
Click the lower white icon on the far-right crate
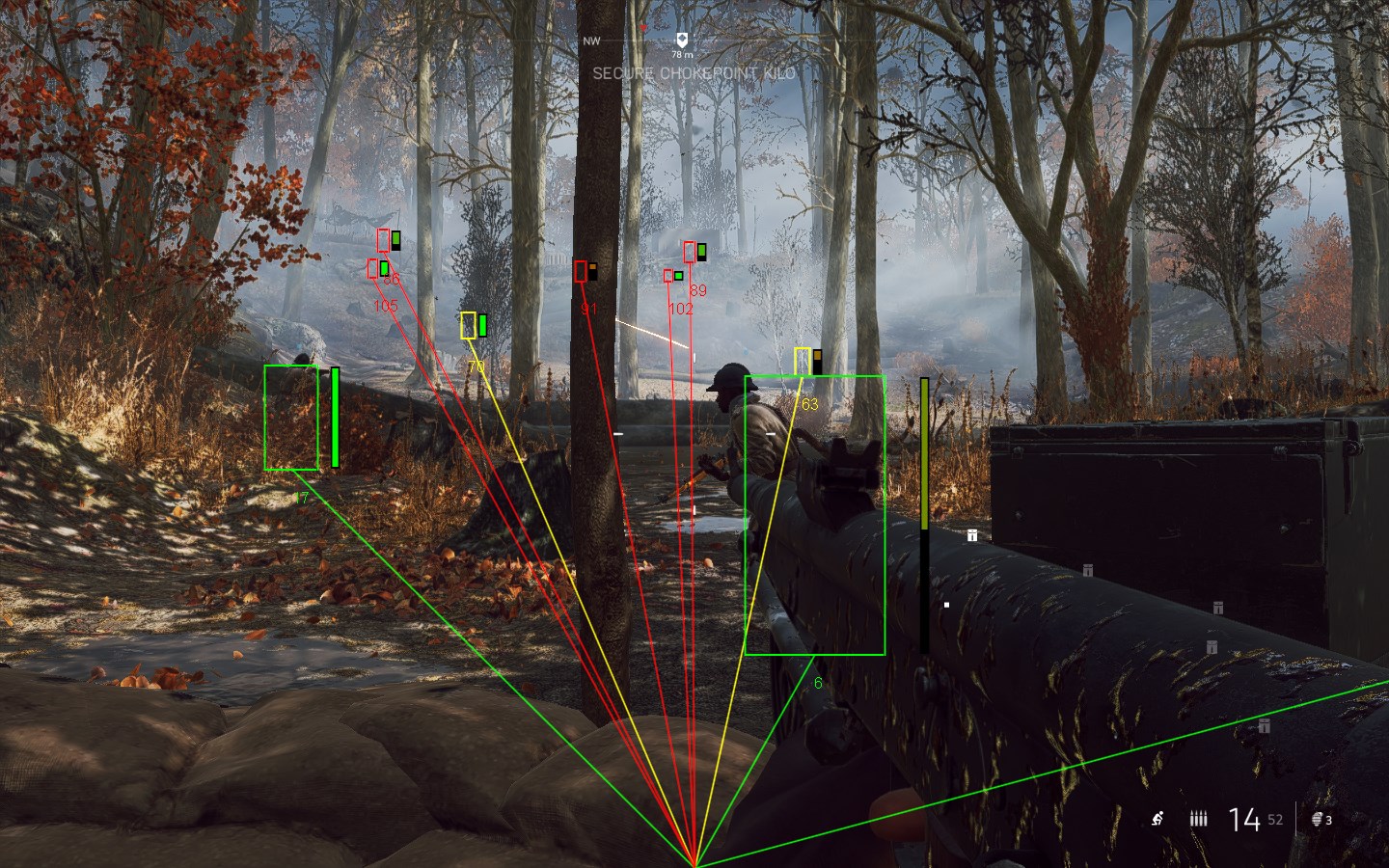coord(1264,726)
